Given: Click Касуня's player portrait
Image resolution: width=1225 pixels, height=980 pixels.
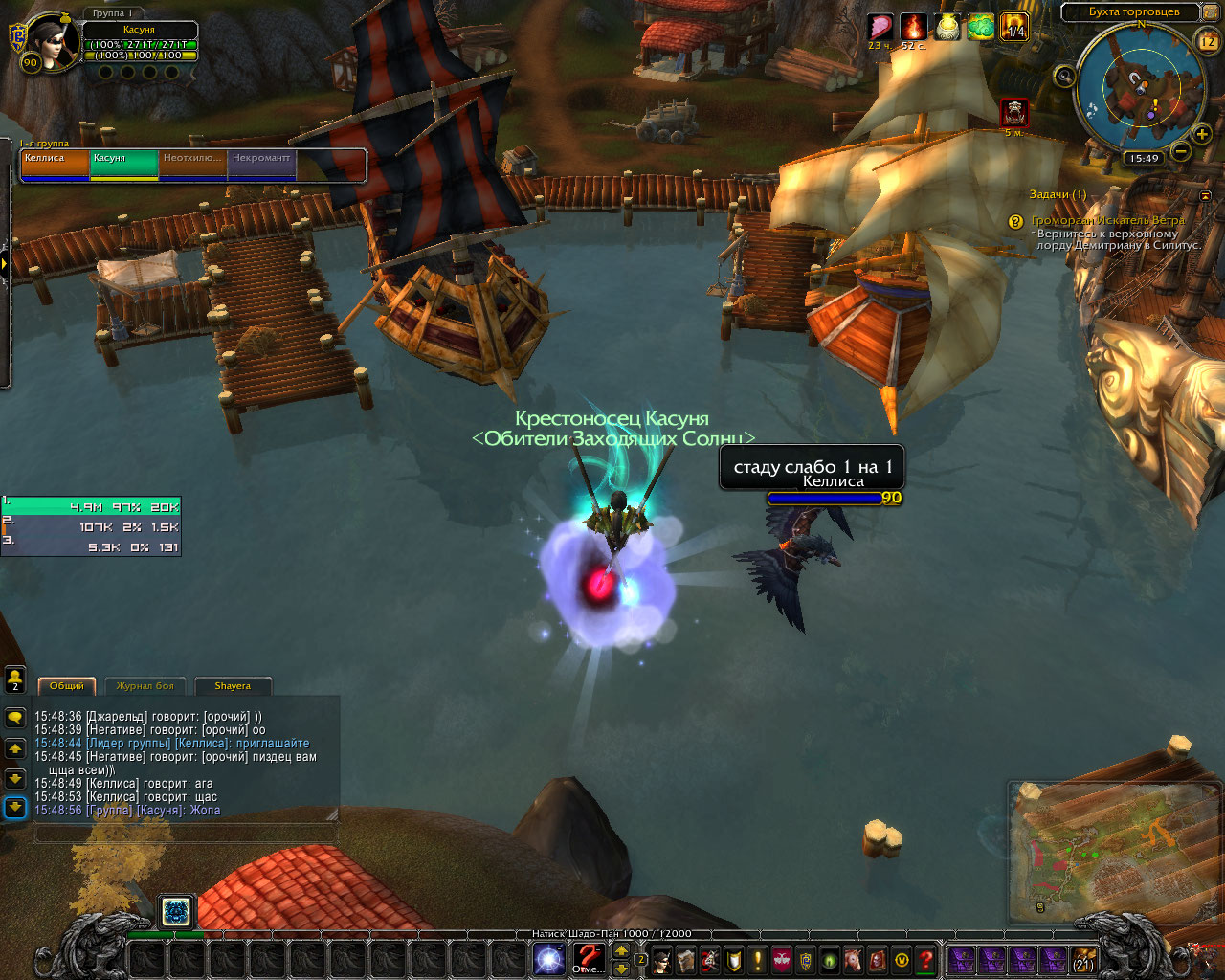Looking at the screenshot, I should point(56,41).
